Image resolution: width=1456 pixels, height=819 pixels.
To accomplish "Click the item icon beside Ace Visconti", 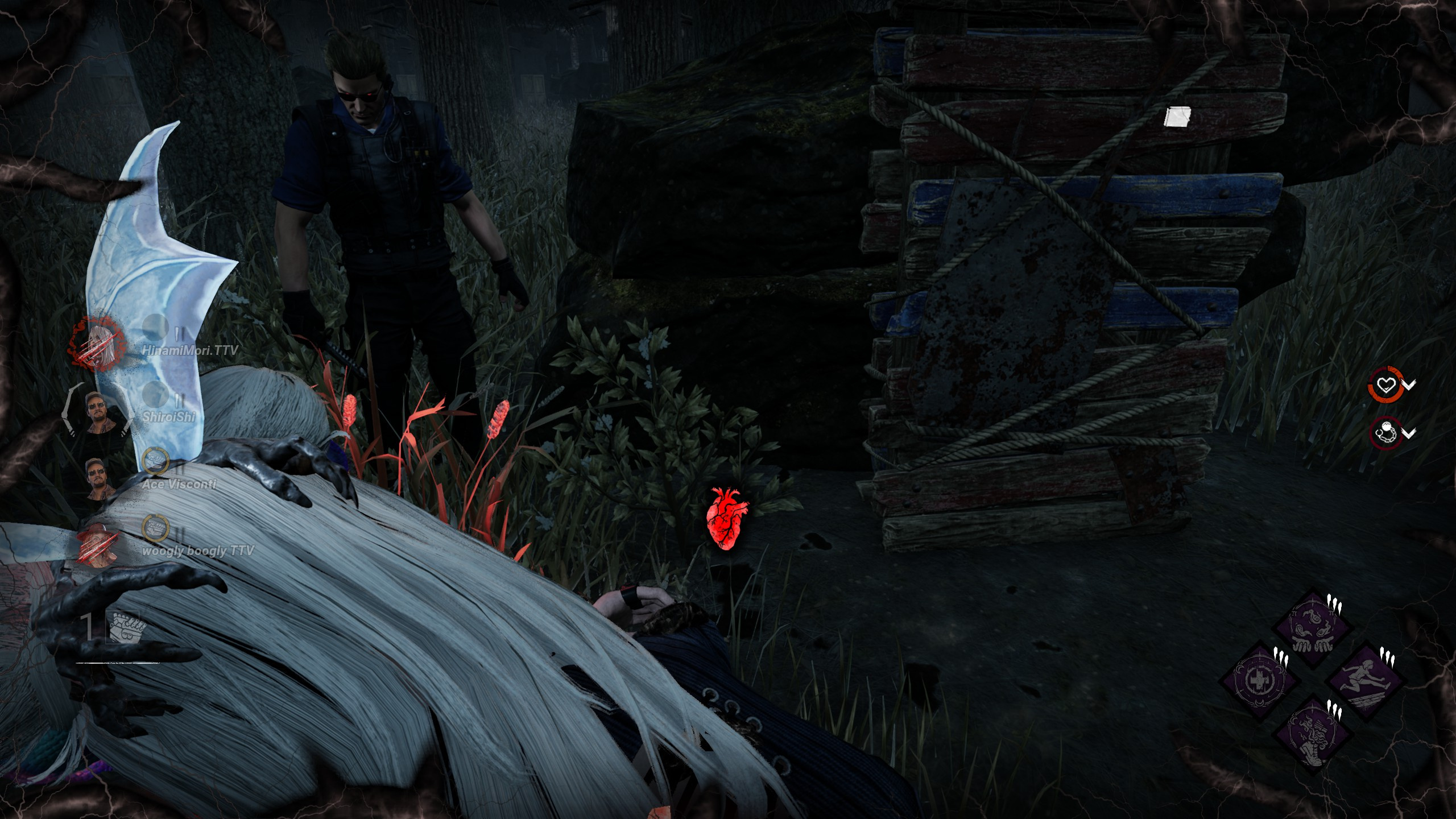I will coord(152,461).
